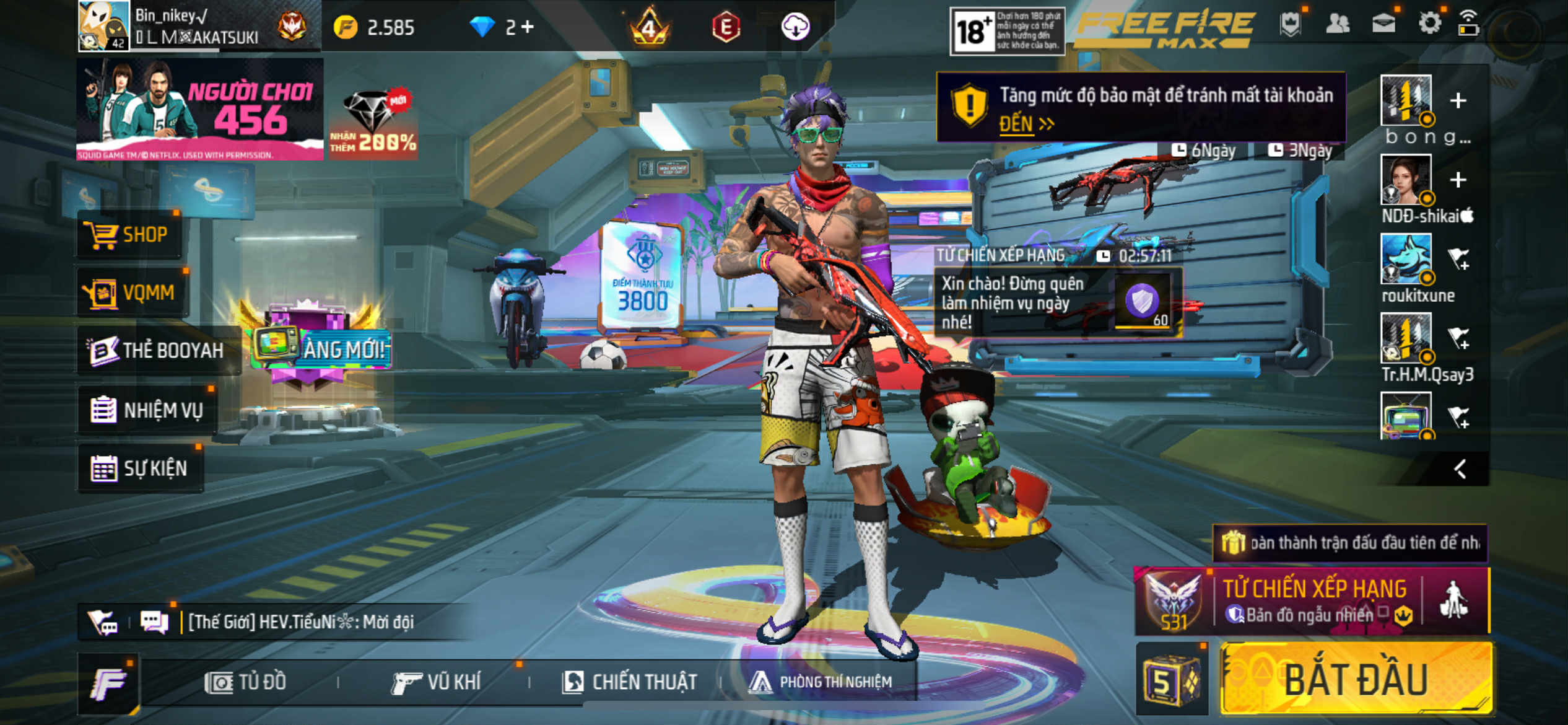Collapse the friends side panel arrow
The height and width of the screenshot is (725, 1568).
1460,469
